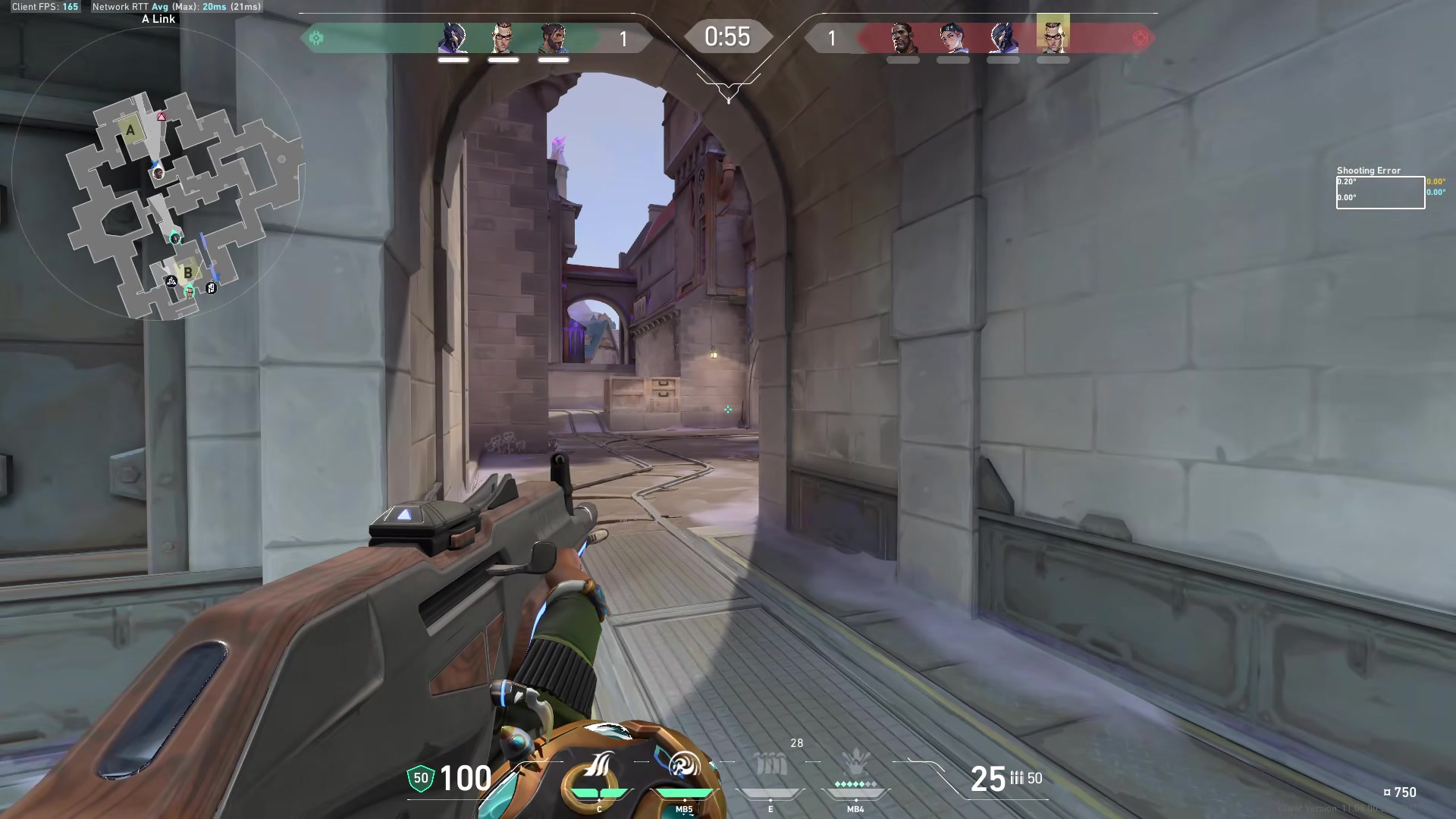Activate the Cascade wave ability
This screenshot has width=1456, height=819.
598,766
